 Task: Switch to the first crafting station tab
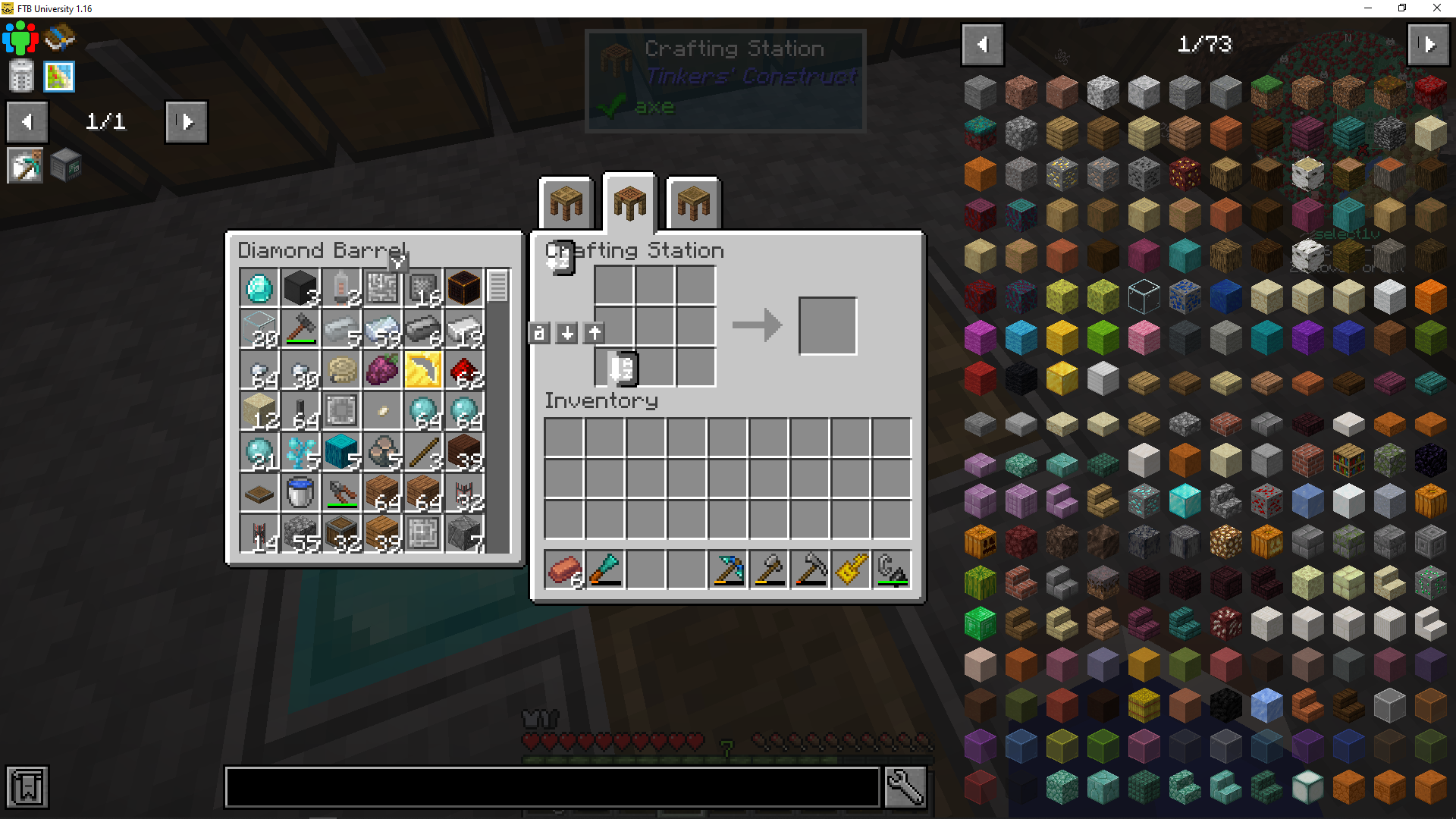tap(566, 202)
